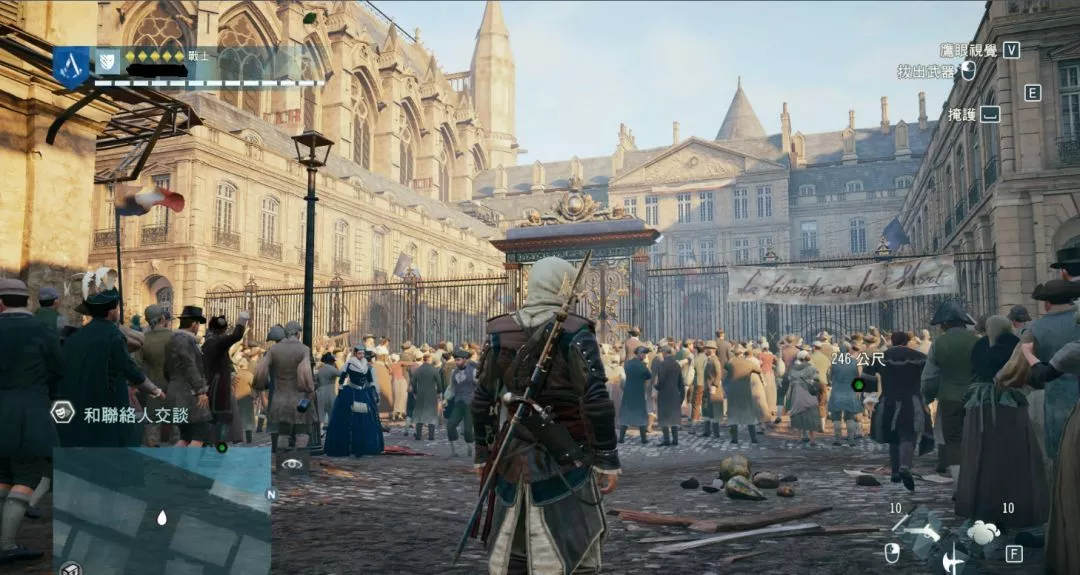Select the shield rank badge

tap(107, 62)
